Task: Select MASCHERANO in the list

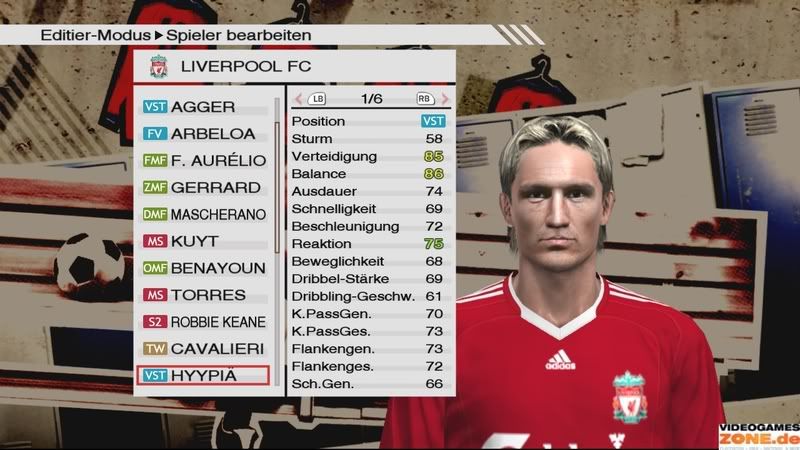Action: (203, 214)
